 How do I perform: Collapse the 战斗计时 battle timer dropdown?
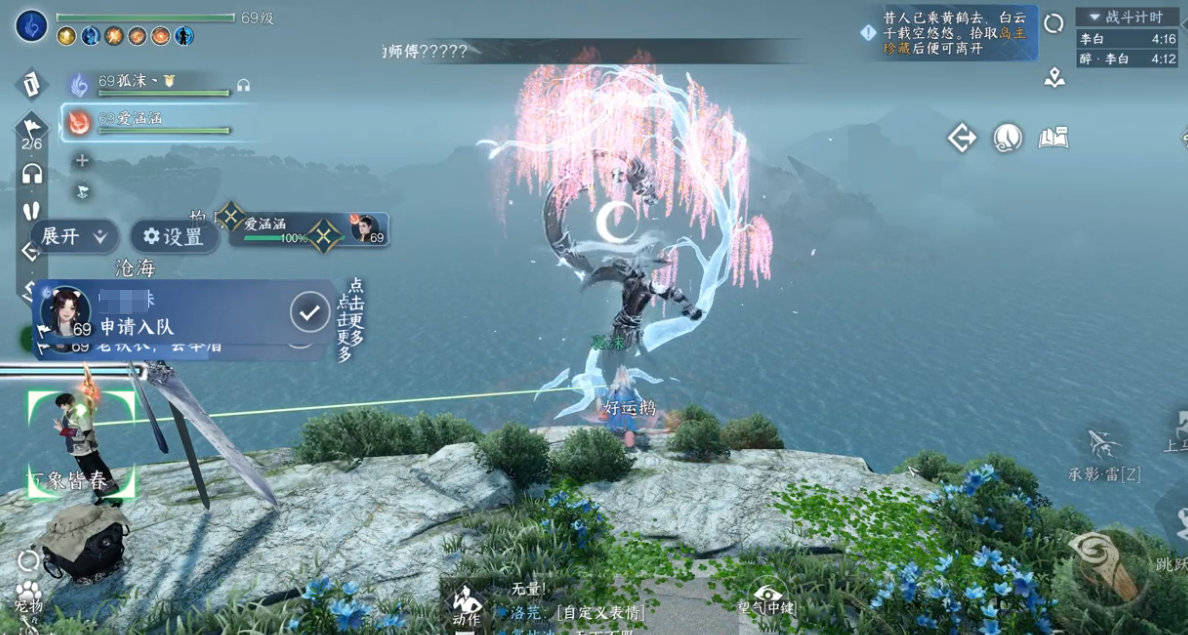[1127, 17]
